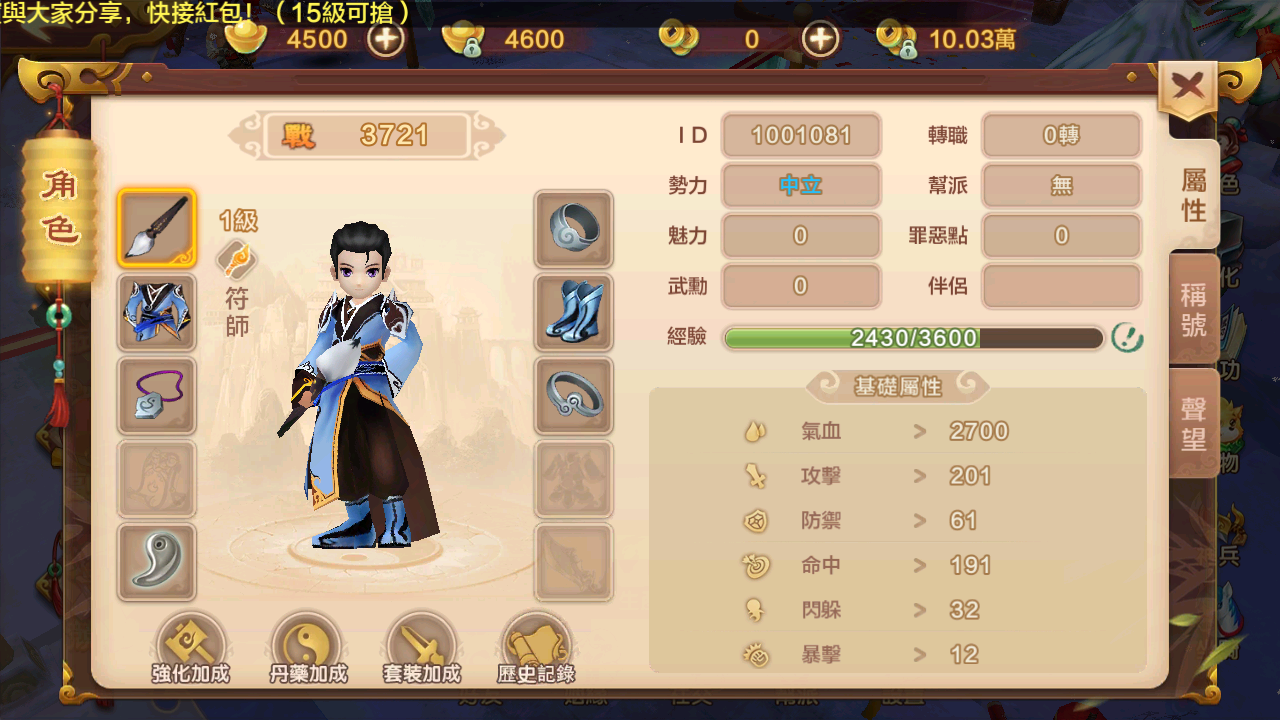Viewport: 1280px width, 720px height.
Task: Choose the purple cord necklace slot
Action: point(157,395)
